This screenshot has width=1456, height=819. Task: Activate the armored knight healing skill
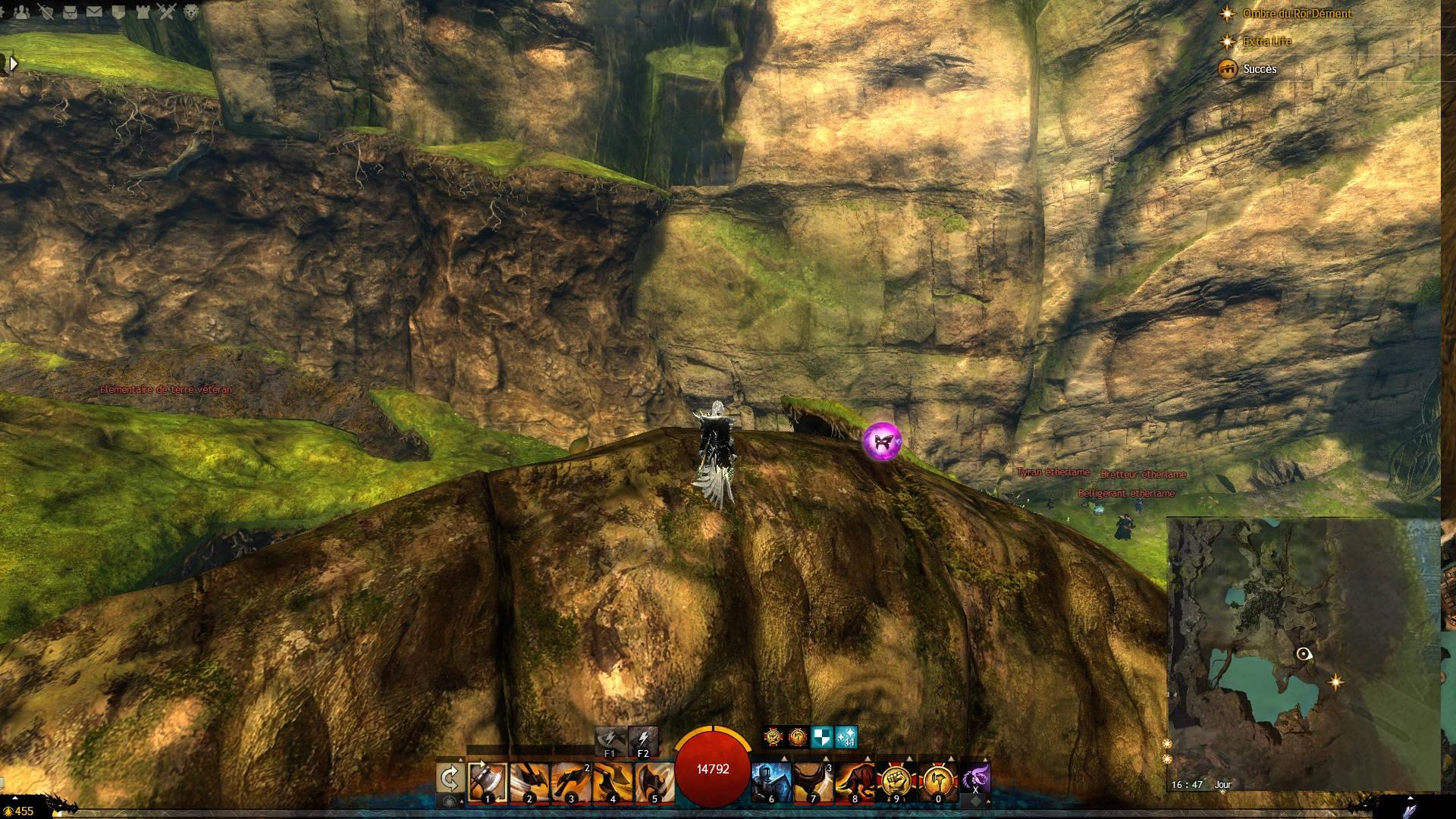(x=771, y=782)
